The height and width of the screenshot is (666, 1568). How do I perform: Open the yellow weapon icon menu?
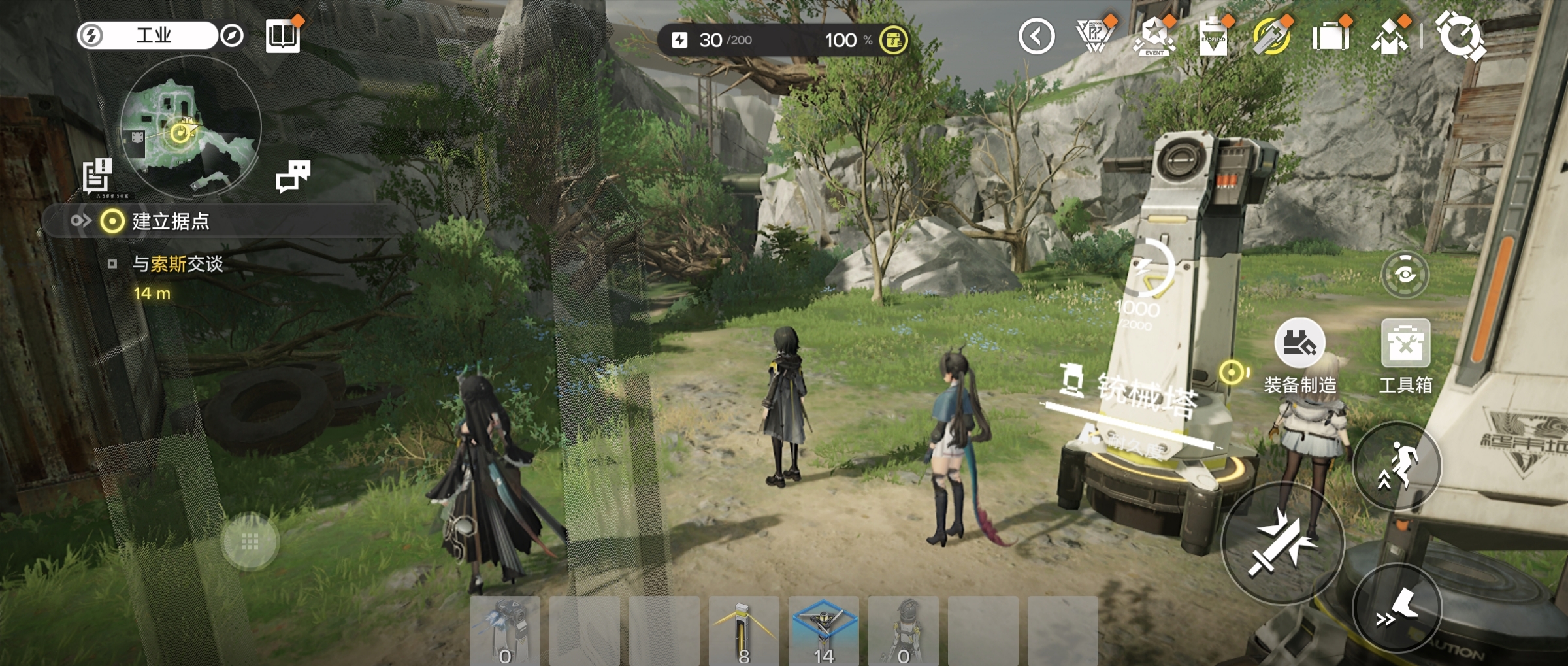point(1271,37)
